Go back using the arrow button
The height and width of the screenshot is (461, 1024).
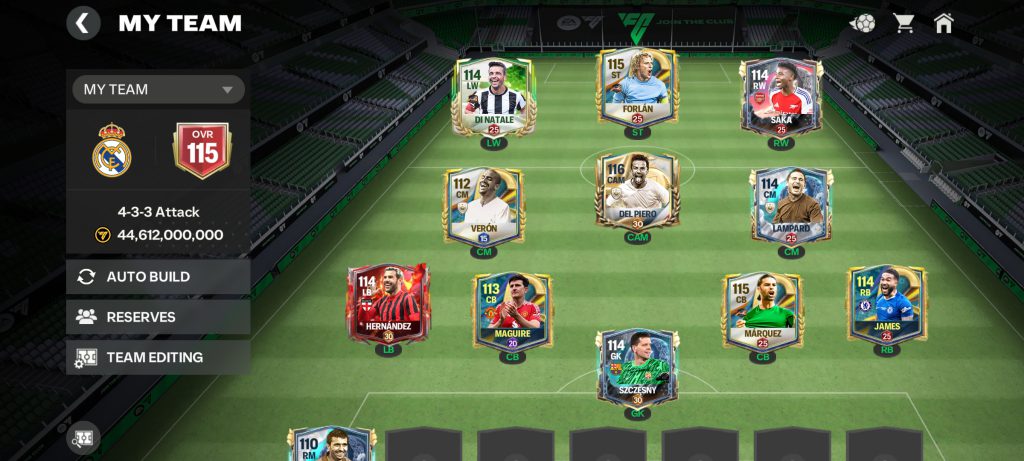click(x=83, y=23)
